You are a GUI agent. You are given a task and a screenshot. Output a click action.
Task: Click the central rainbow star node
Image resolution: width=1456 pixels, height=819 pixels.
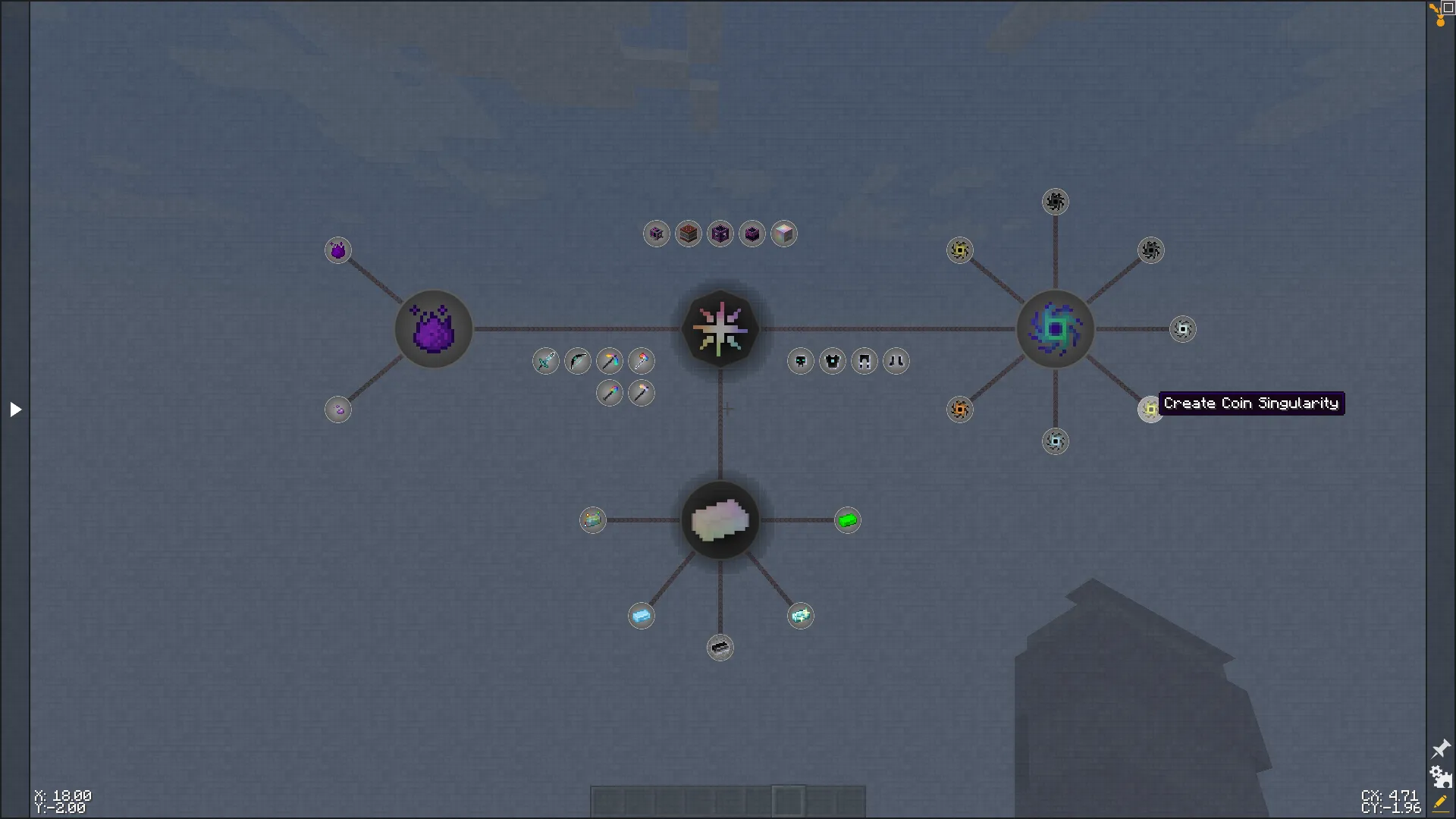(720, 329)
